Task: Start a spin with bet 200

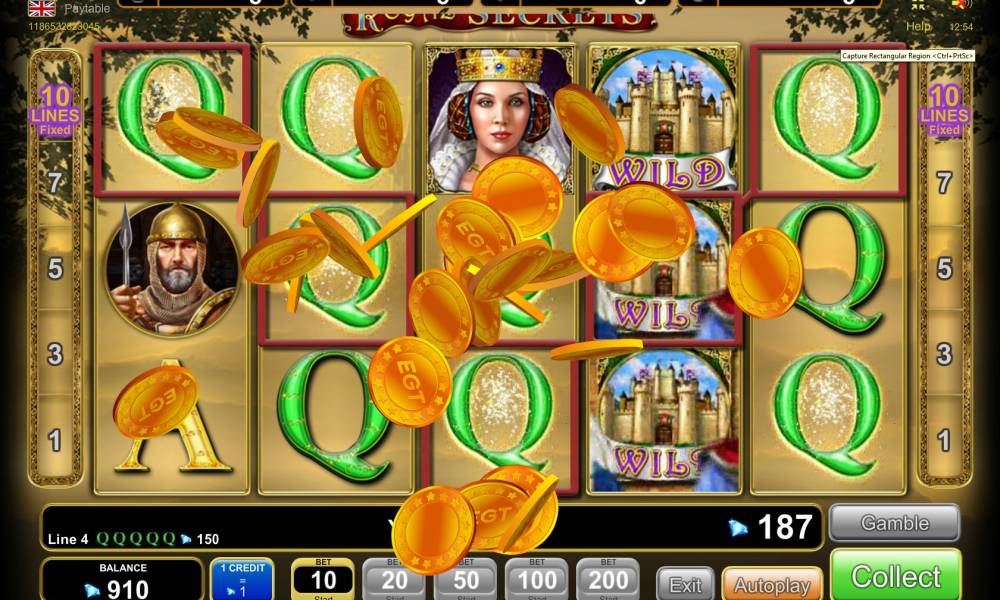Action: tap(608, 579)
